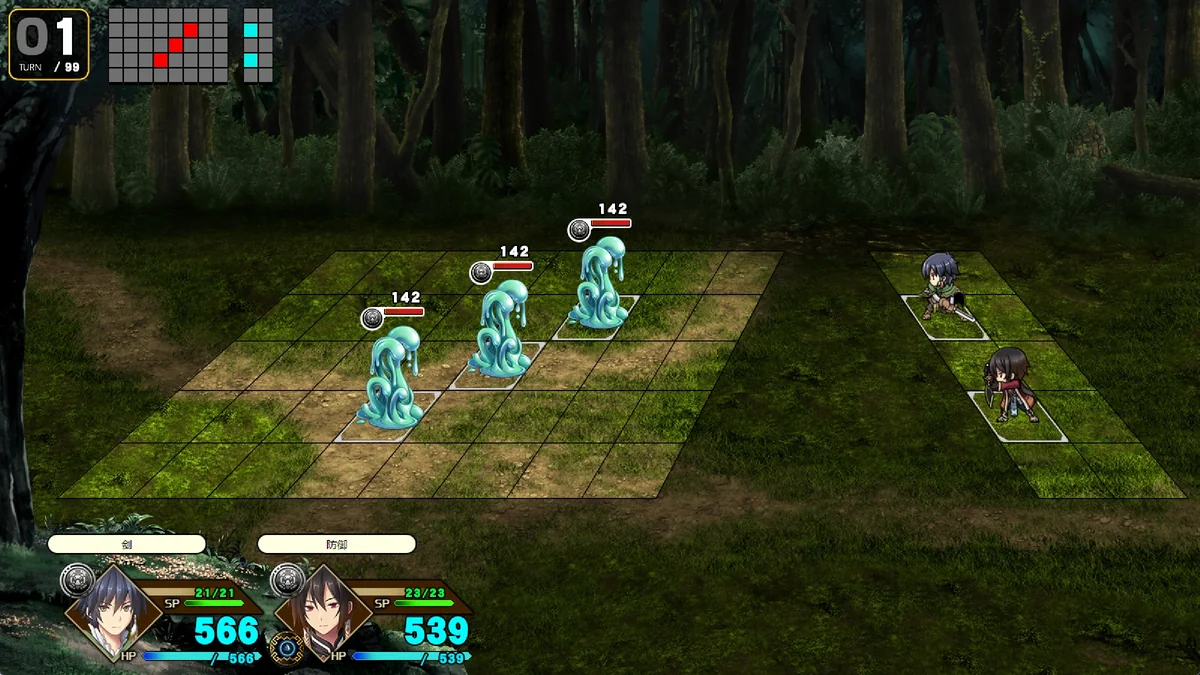Select the swordsman unit on the party grid
1200x675 pixels.
coord(940,287)
